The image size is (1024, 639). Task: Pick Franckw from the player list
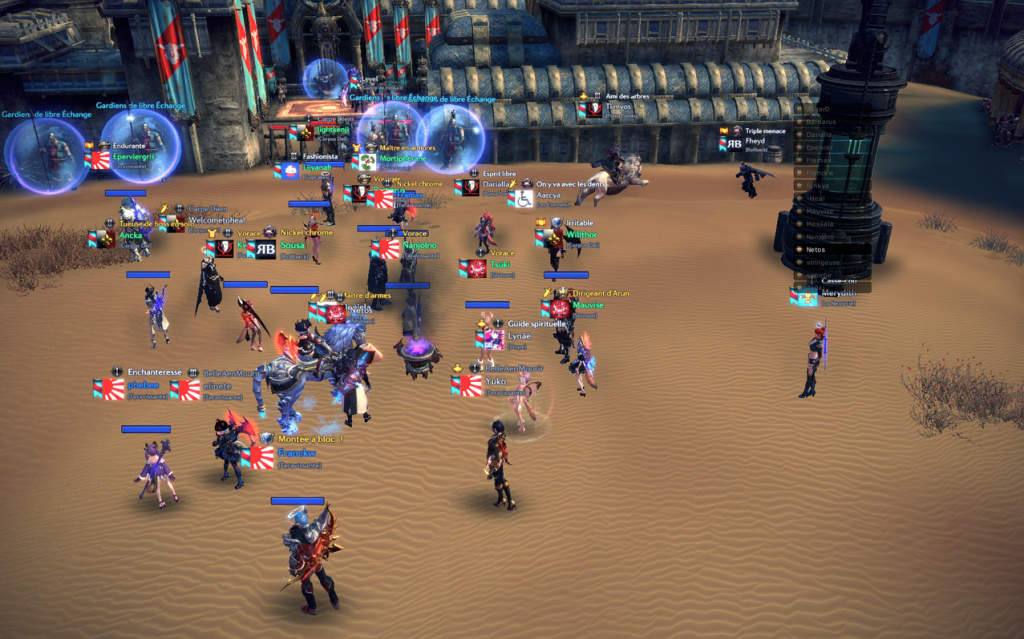click(x=818, y=173)
